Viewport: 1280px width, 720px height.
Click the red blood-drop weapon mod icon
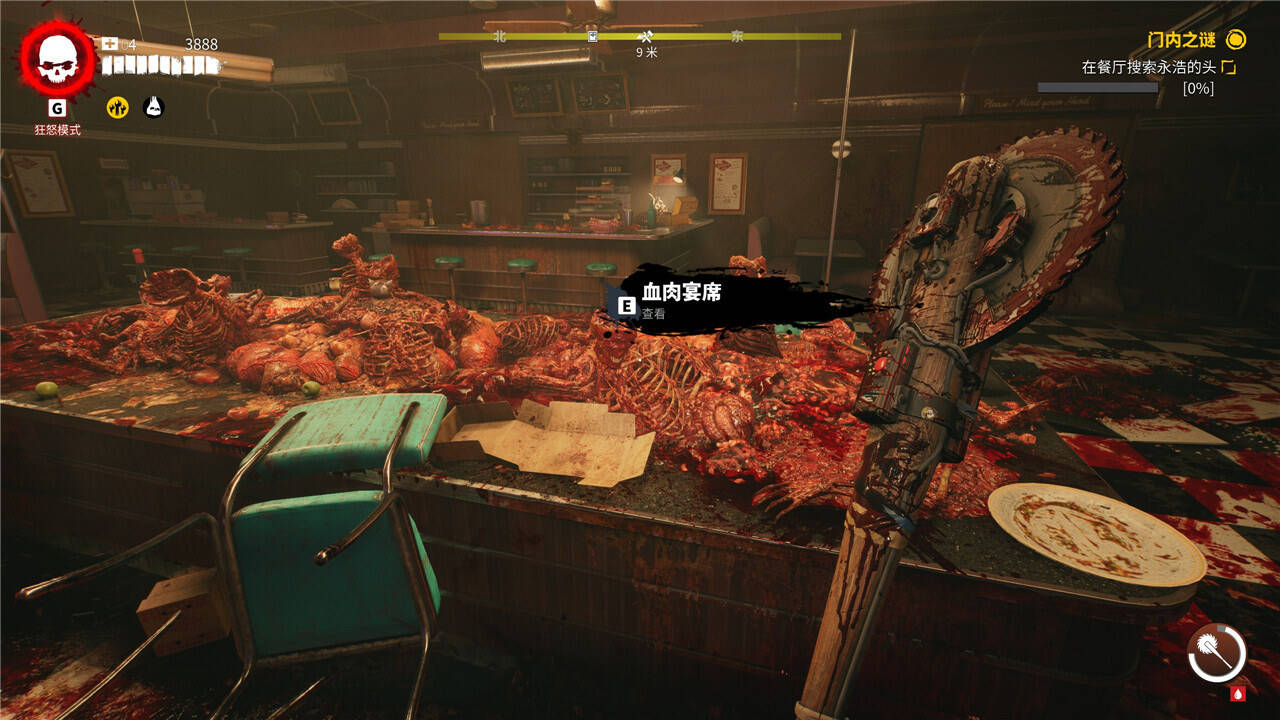1238,692
